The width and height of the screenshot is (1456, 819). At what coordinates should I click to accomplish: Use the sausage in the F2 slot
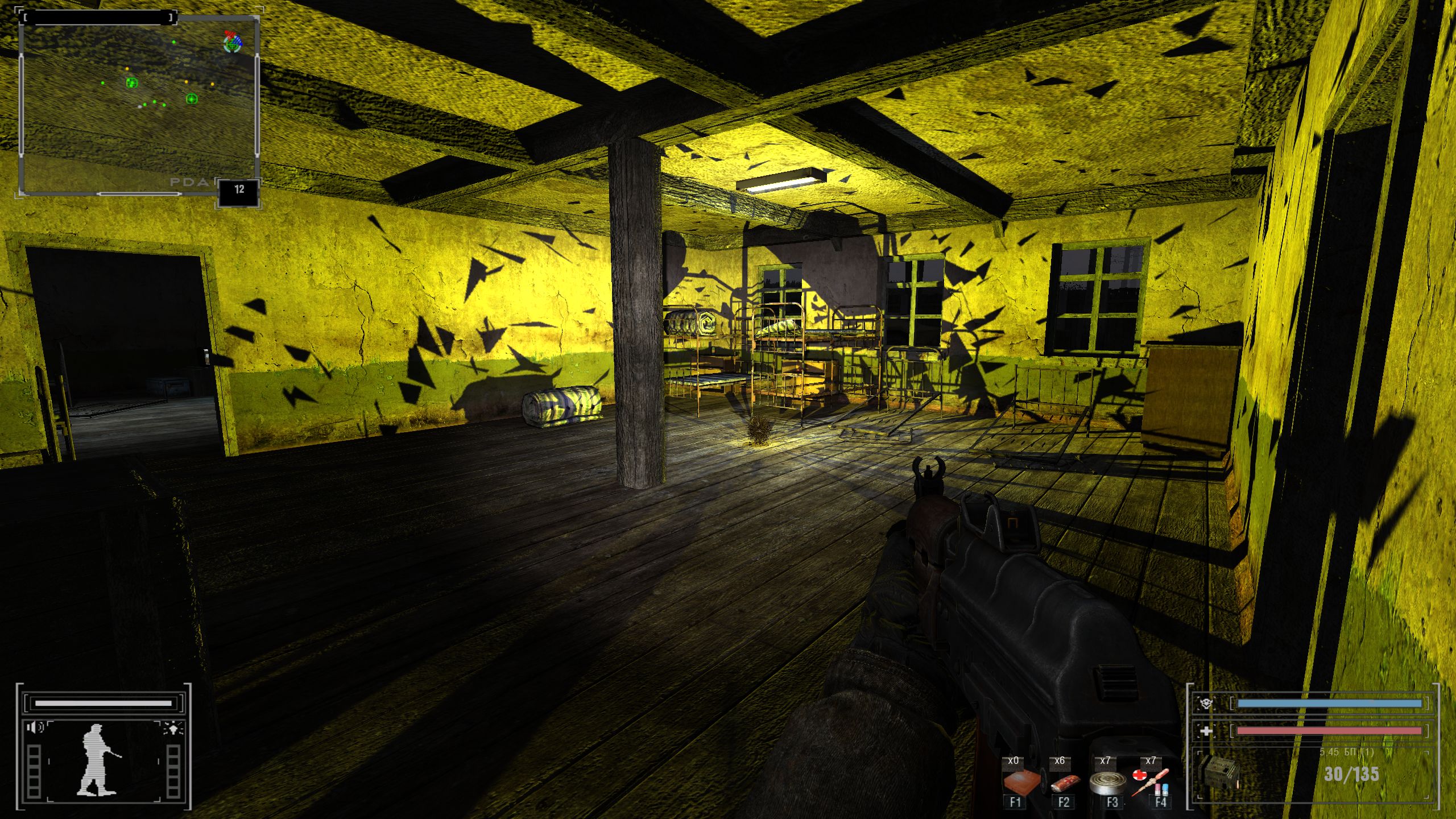click(1064, 783)
